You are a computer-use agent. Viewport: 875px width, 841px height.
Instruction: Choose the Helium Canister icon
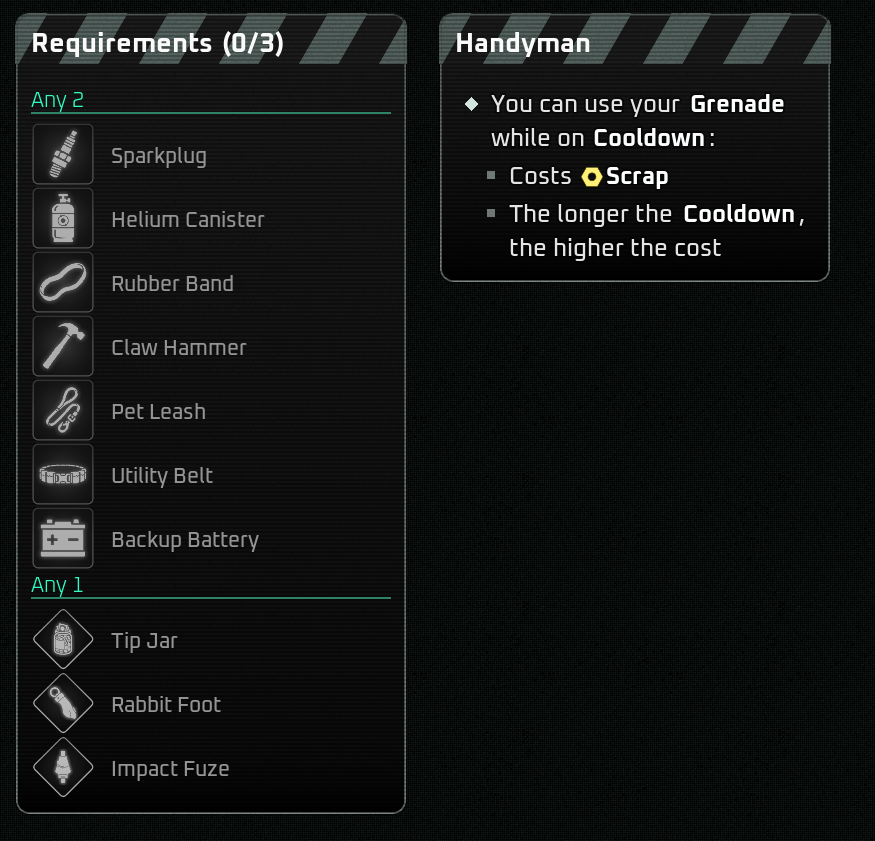coord(63,219)
